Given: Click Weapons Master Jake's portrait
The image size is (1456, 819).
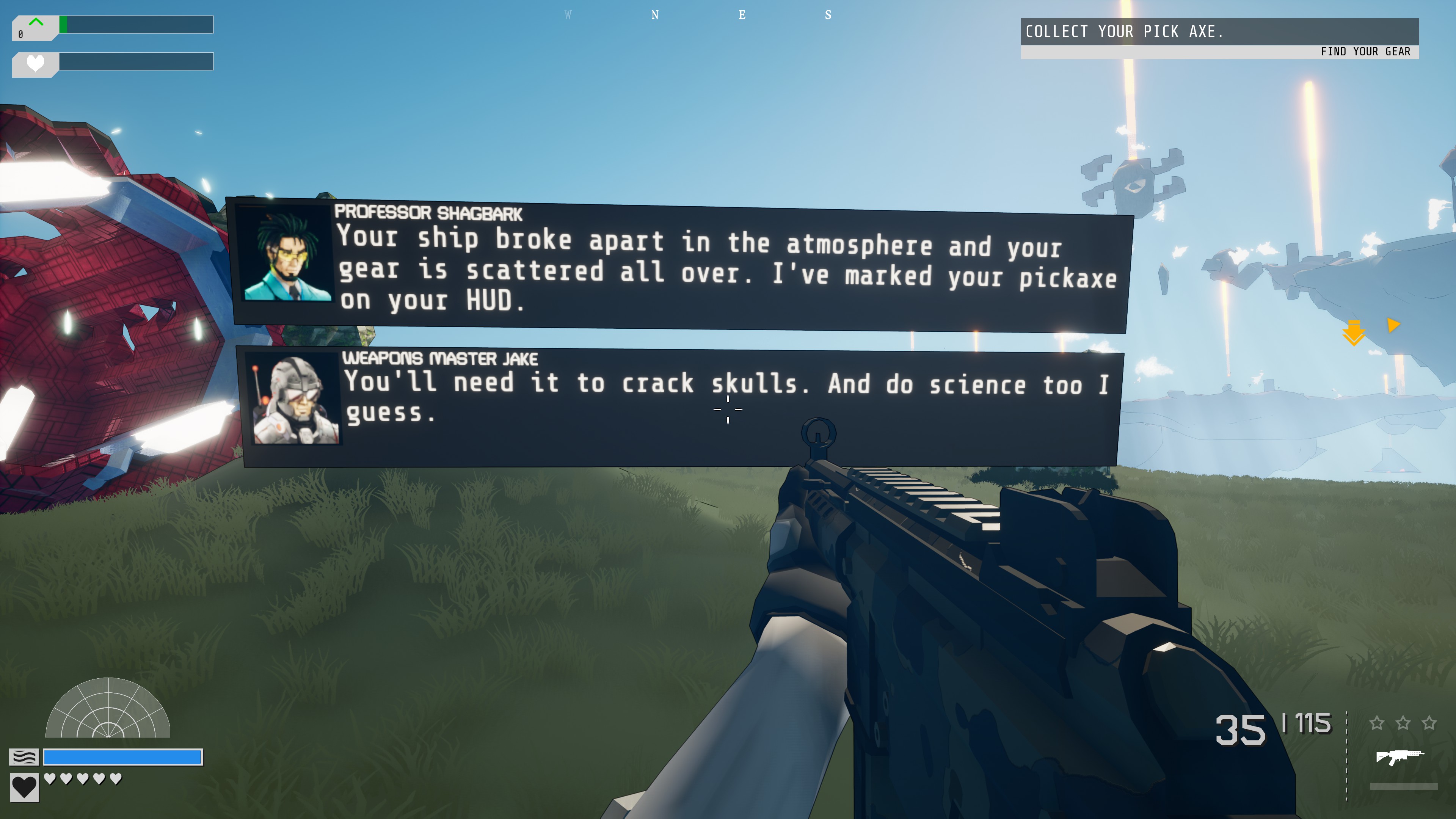Looking at the screenshot, I should (295, 399).
